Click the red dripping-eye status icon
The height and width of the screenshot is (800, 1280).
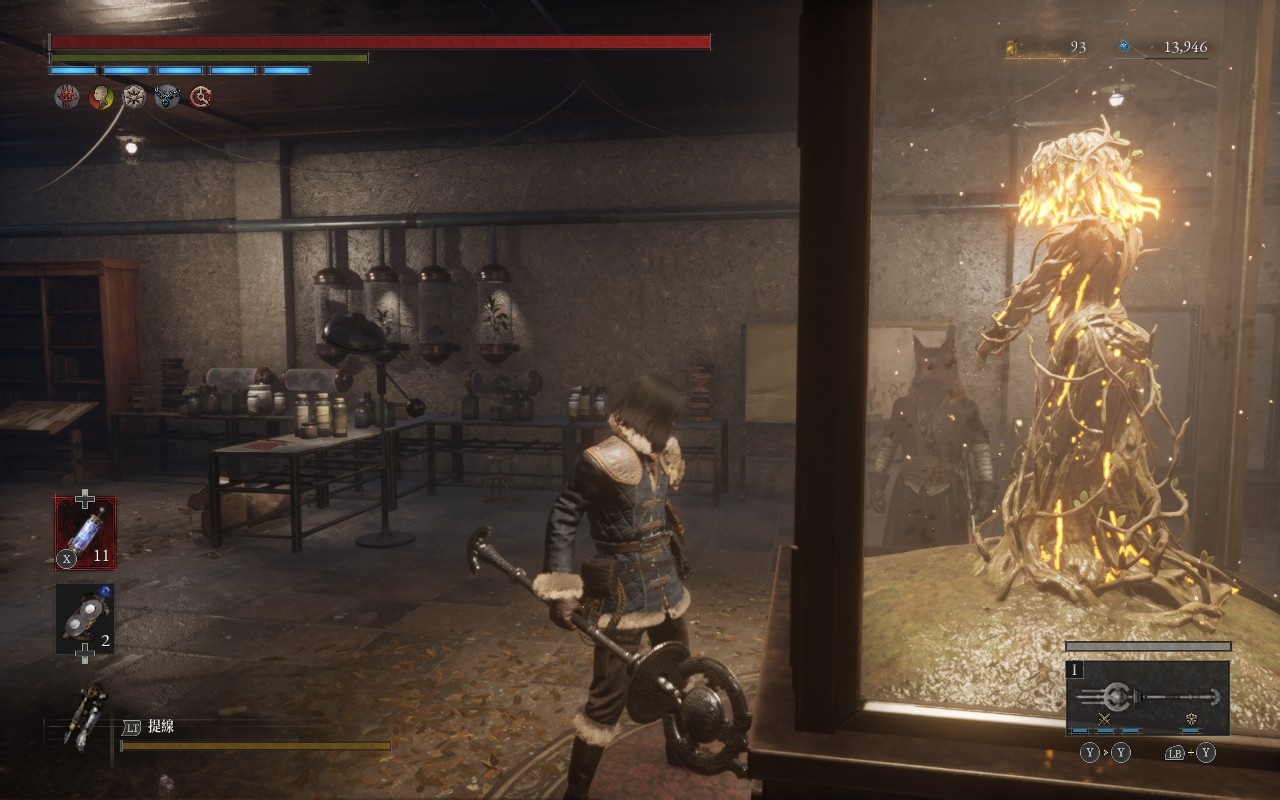pyautogui.click(x=67, y=97)
